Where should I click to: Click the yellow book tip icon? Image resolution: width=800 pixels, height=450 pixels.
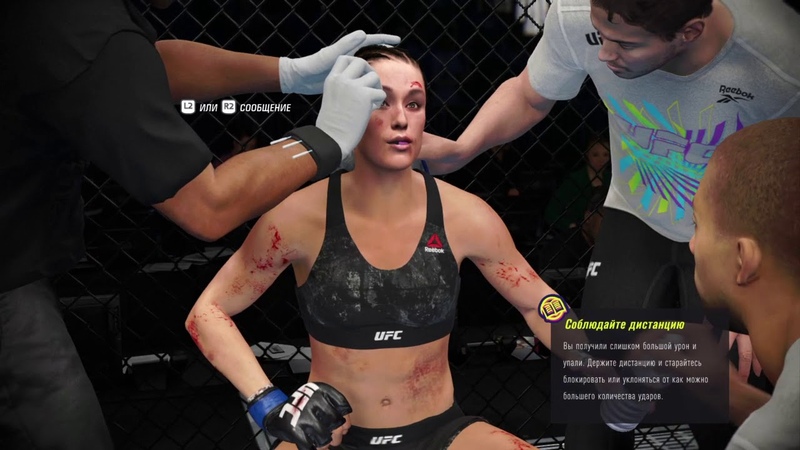pos(551,308)
